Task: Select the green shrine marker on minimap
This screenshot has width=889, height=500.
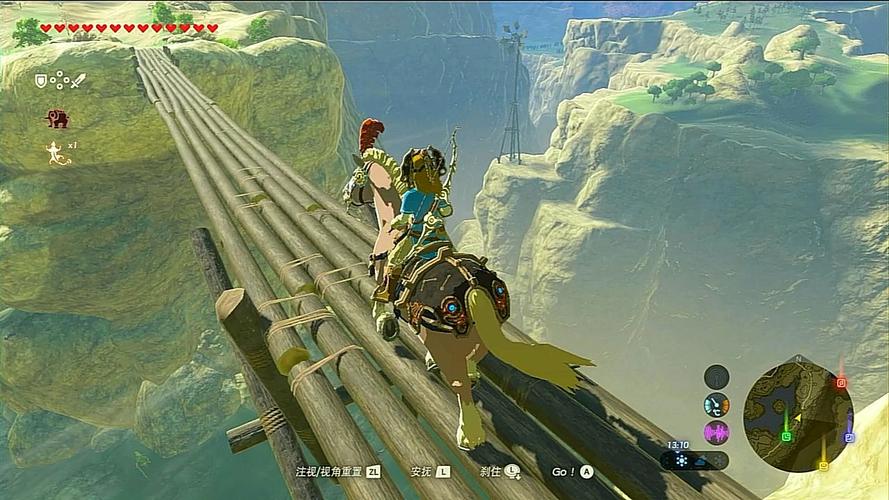Action: coord(786,436)
